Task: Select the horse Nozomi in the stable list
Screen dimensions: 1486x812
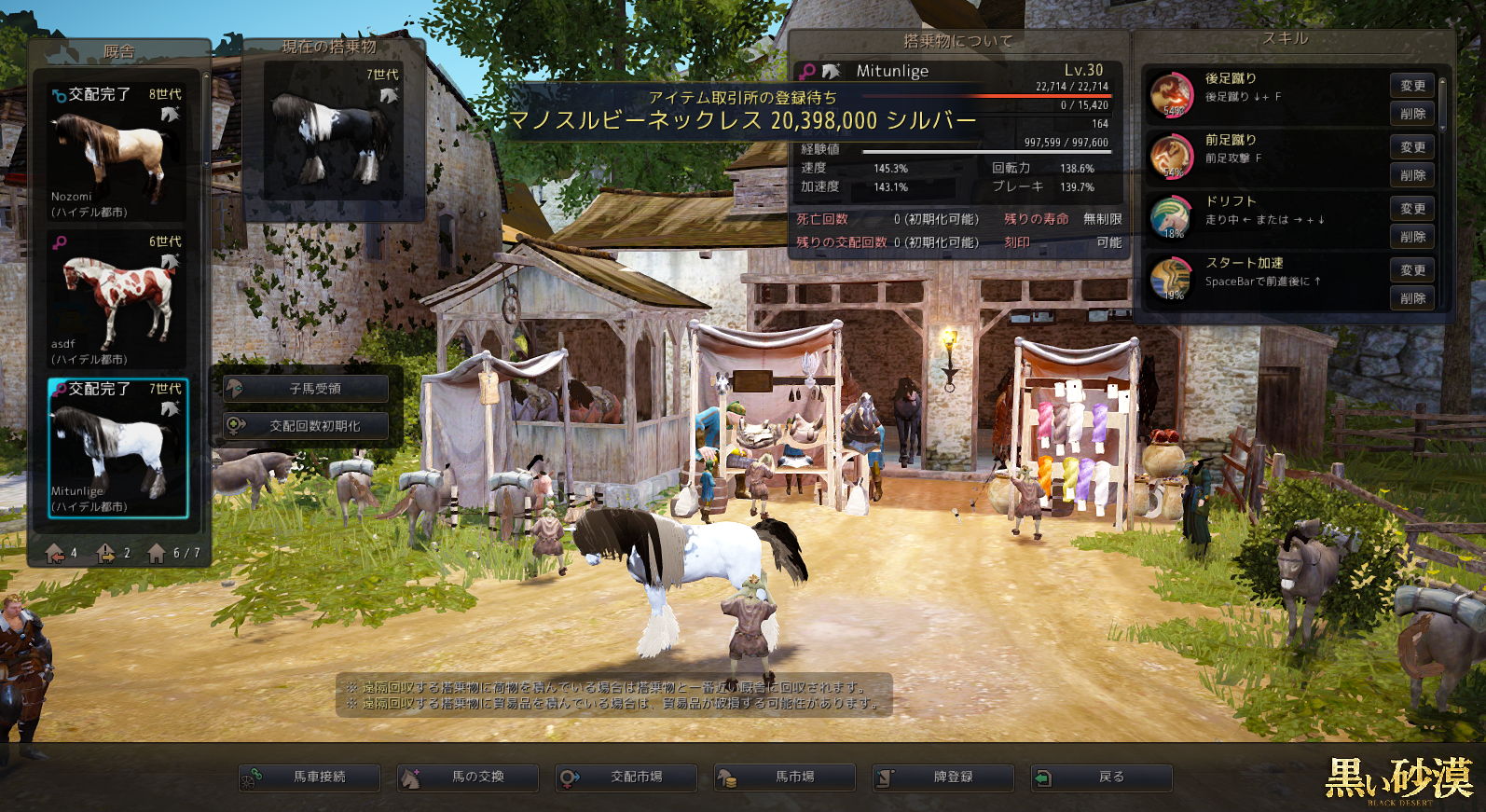Action: (x=117, y=153)
